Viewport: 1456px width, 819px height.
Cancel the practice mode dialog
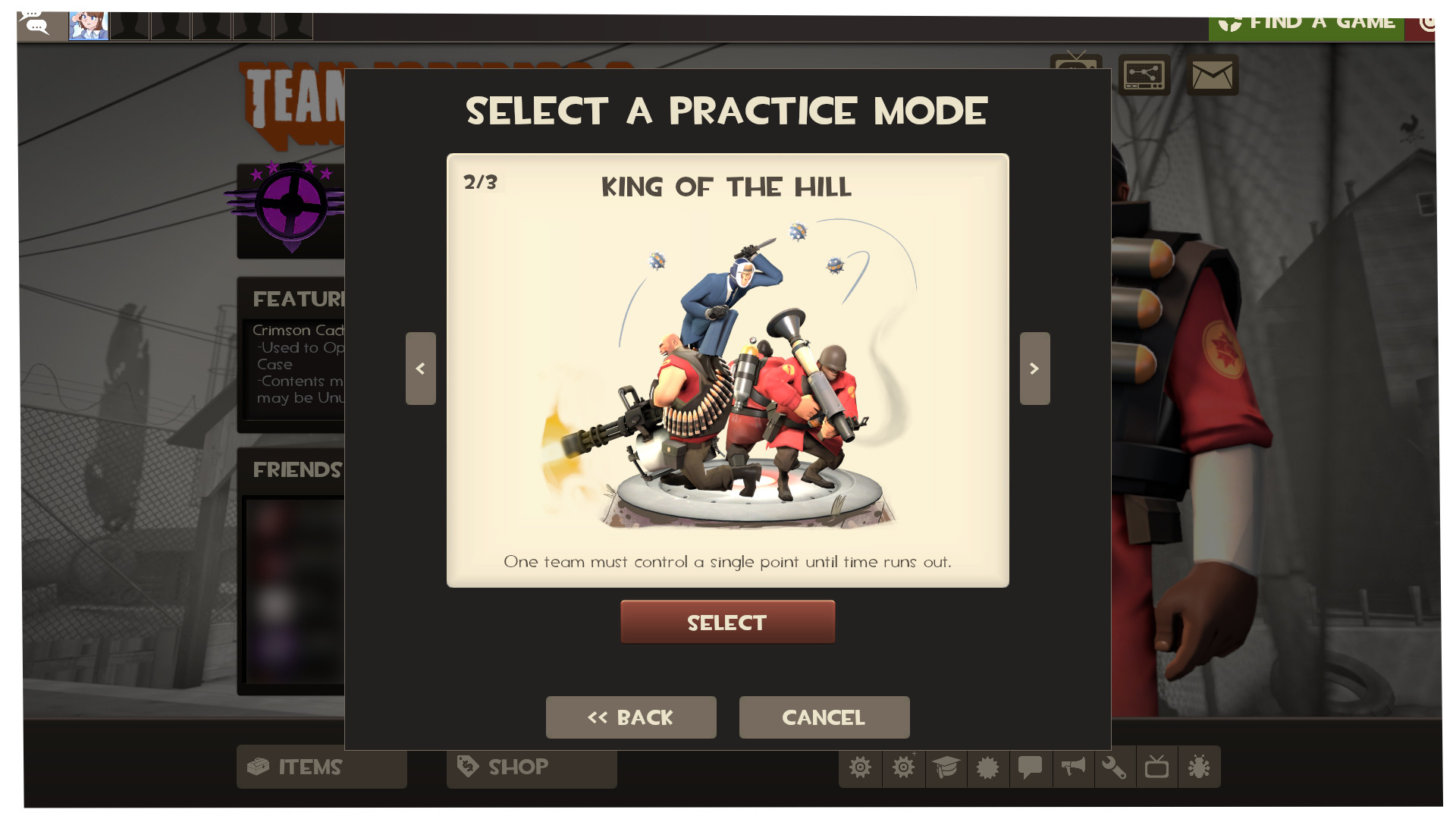point(824,717)
